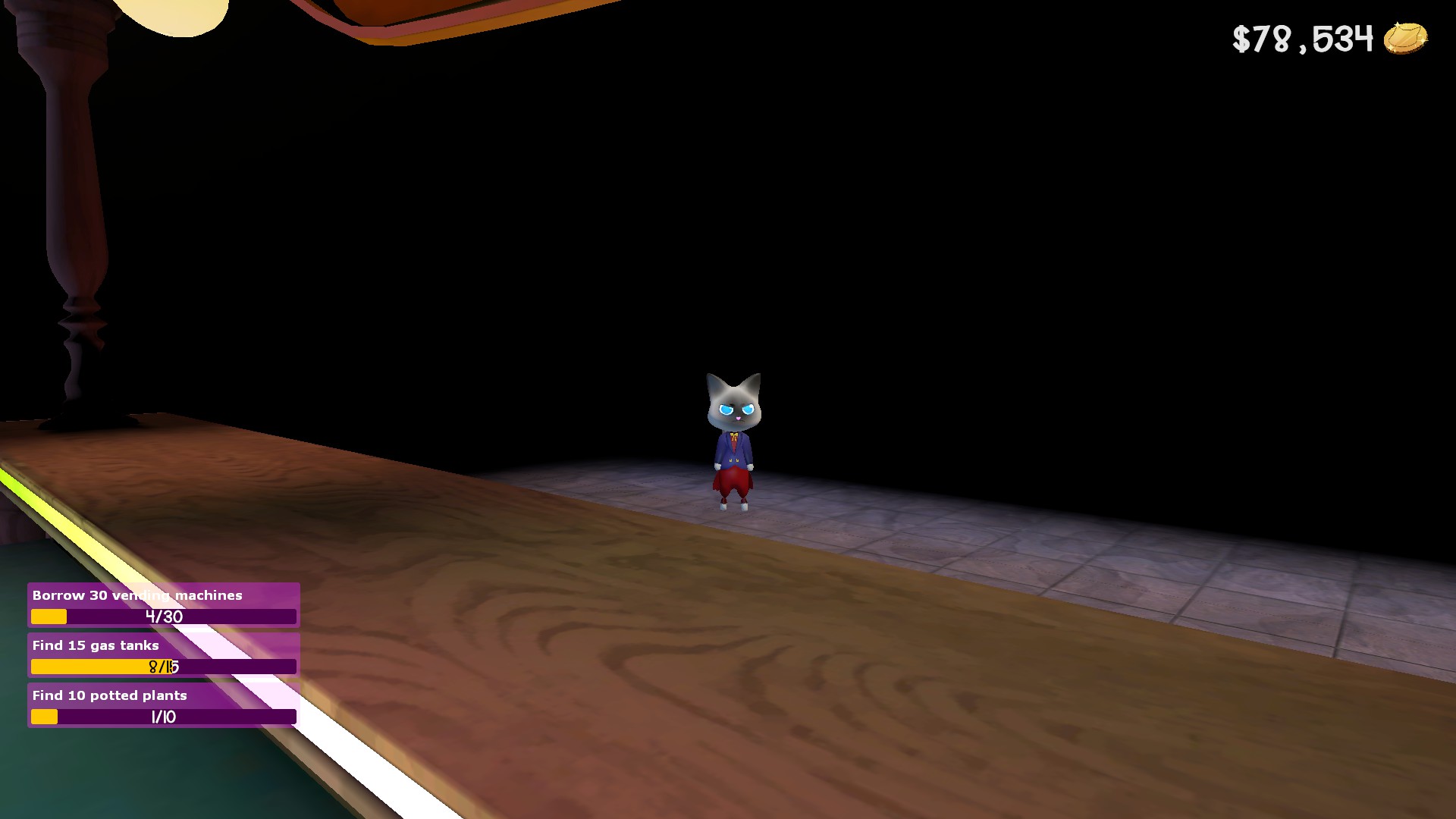Viewport: 1456px width, 819px height.
Task: Click the glowing lamp in the top left
Action: pos(174,15)
